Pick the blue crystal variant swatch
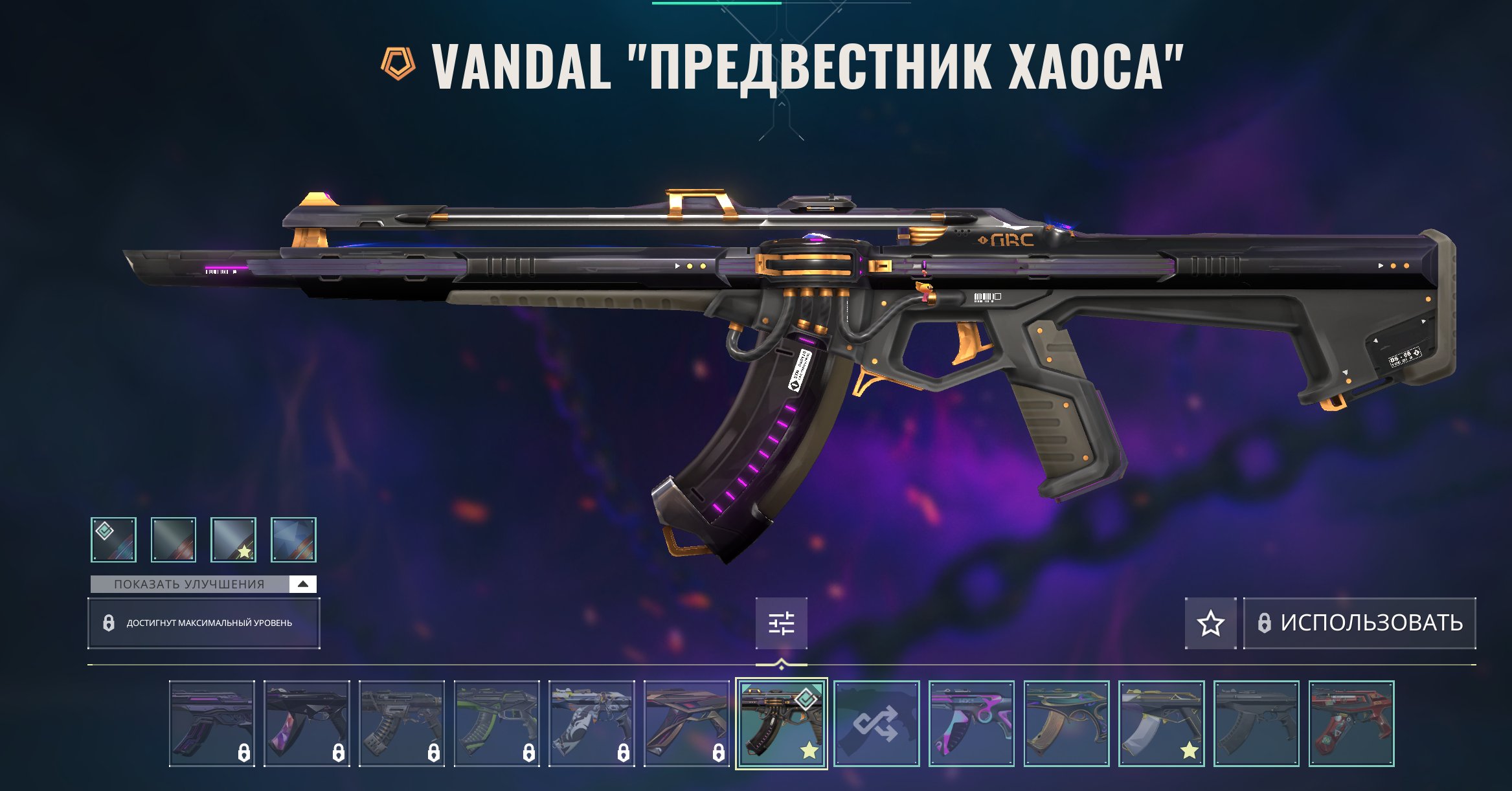The height and width of the screenshot is (791, 1512). pos(293,539)
